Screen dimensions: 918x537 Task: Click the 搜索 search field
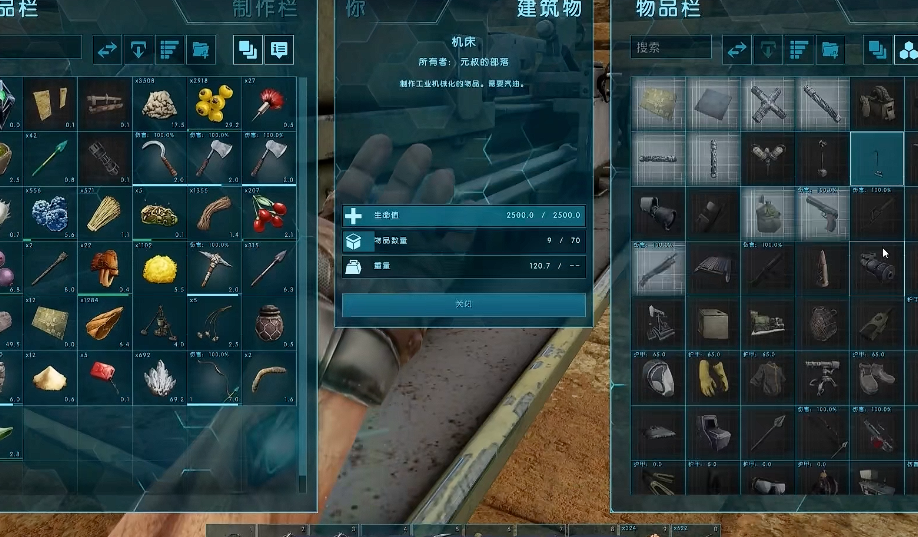pos(671,47)
